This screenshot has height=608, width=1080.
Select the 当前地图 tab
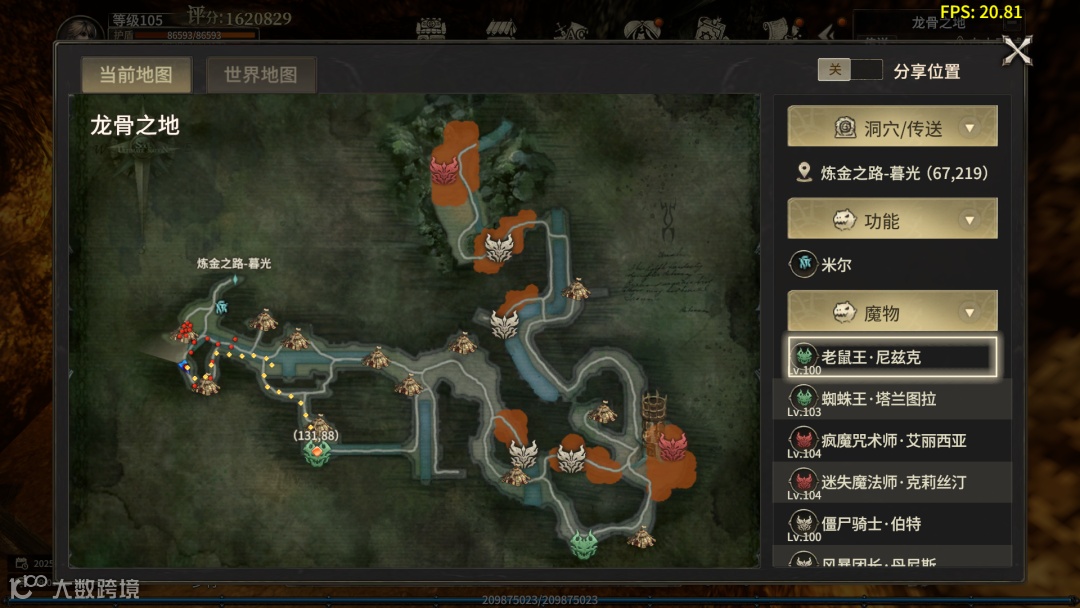pyautogui.click(x=135, y=75)
